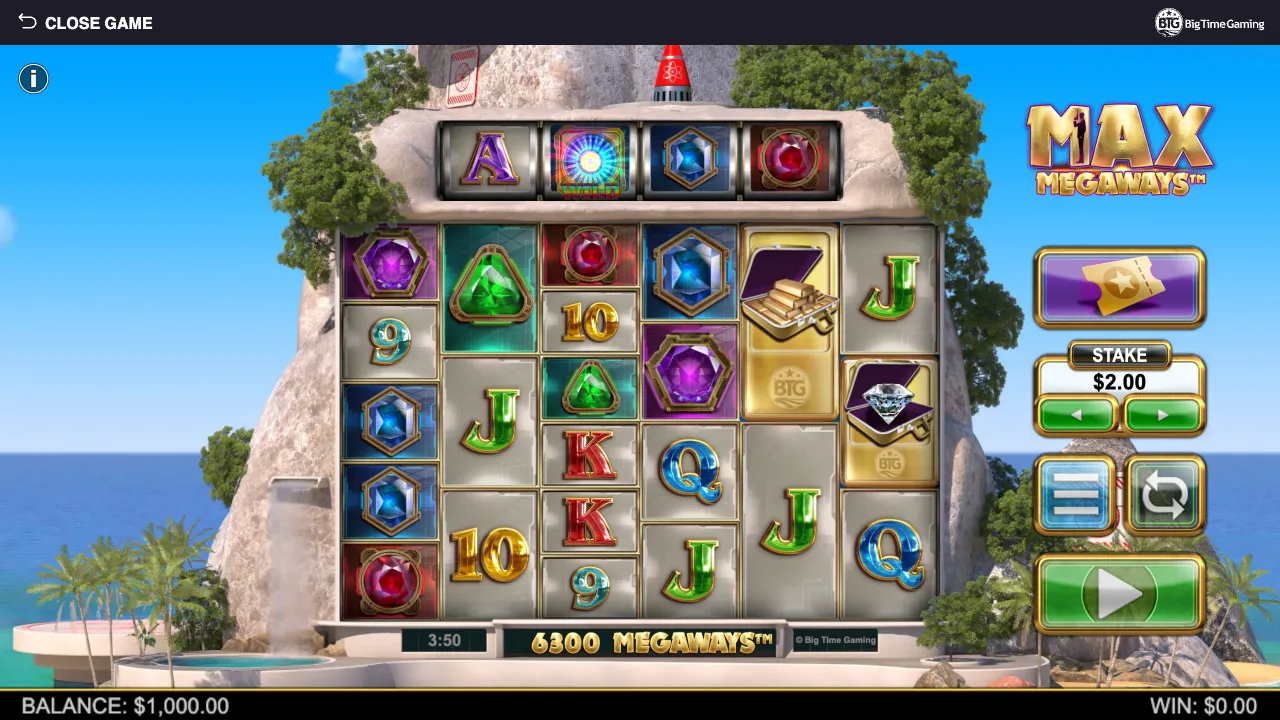This screenshot has height=720, width=1280.
Task: Open the blue hamburger menu
Action: pyautogui.click(x=1075, y=495)
